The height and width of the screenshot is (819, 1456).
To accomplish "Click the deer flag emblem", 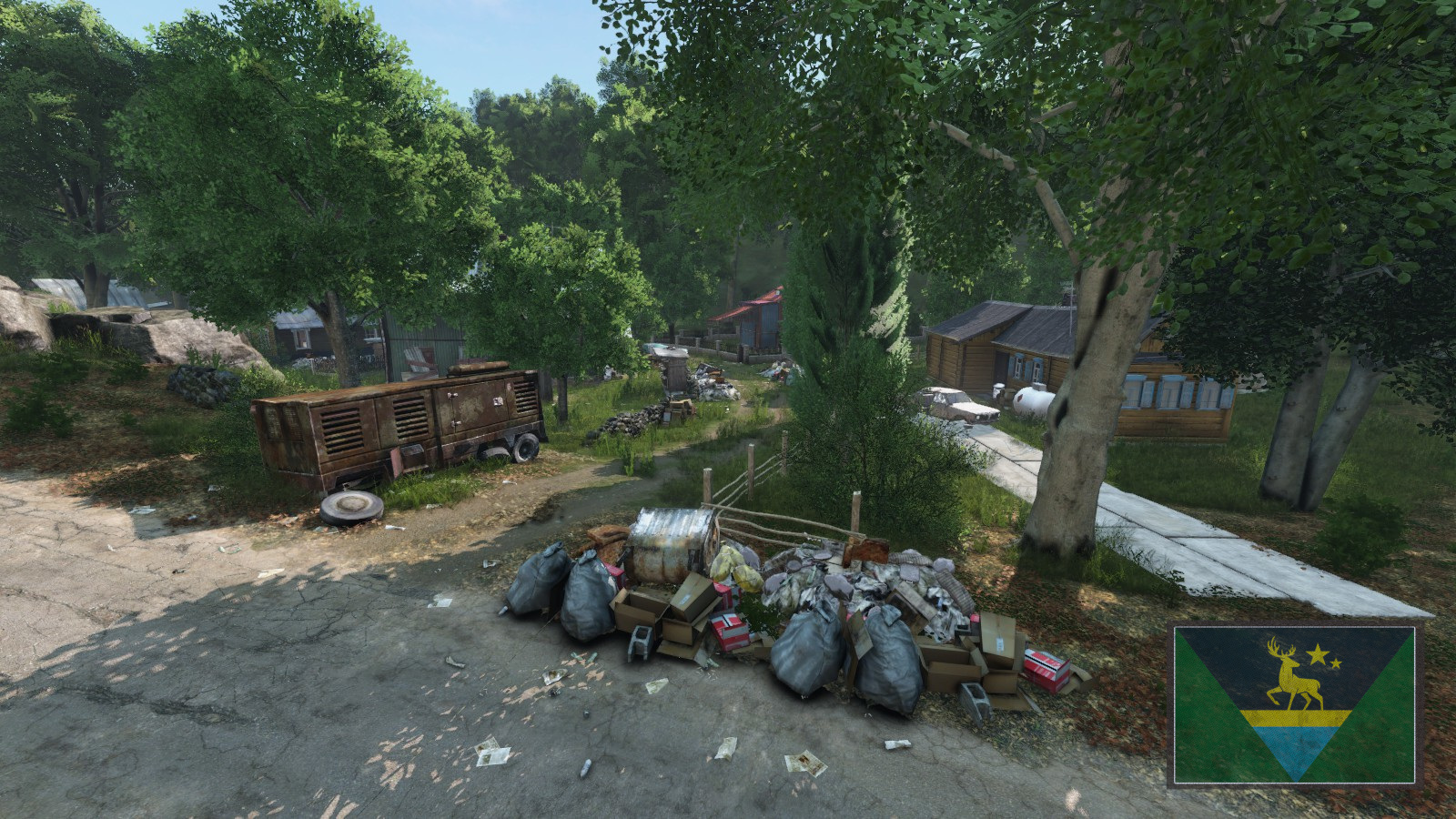I will [1293, 705].
